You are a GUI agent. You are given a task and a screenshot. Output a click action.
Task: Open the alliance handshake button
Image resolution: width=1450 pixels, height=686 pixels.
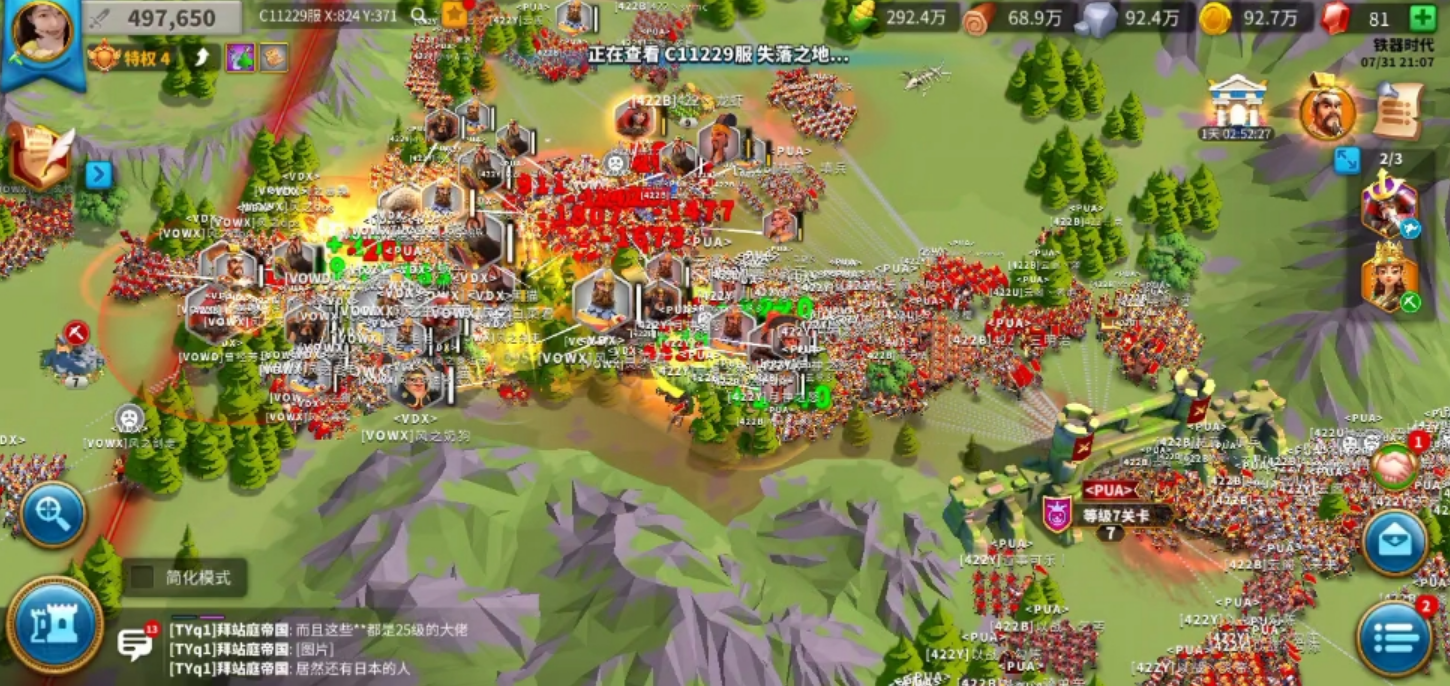tap(1394, 468)
